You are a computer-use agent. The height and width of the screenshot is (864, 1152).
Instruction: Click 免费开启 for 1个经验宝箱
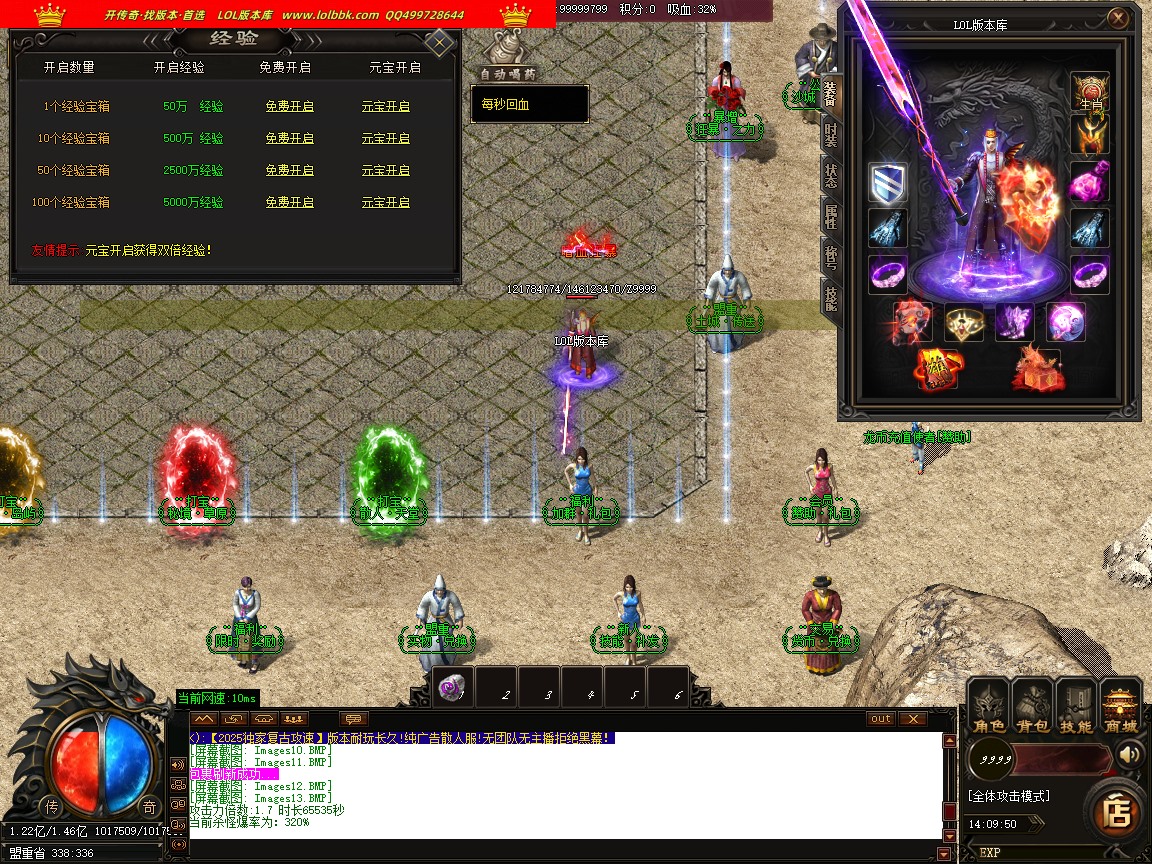[289, 106]
